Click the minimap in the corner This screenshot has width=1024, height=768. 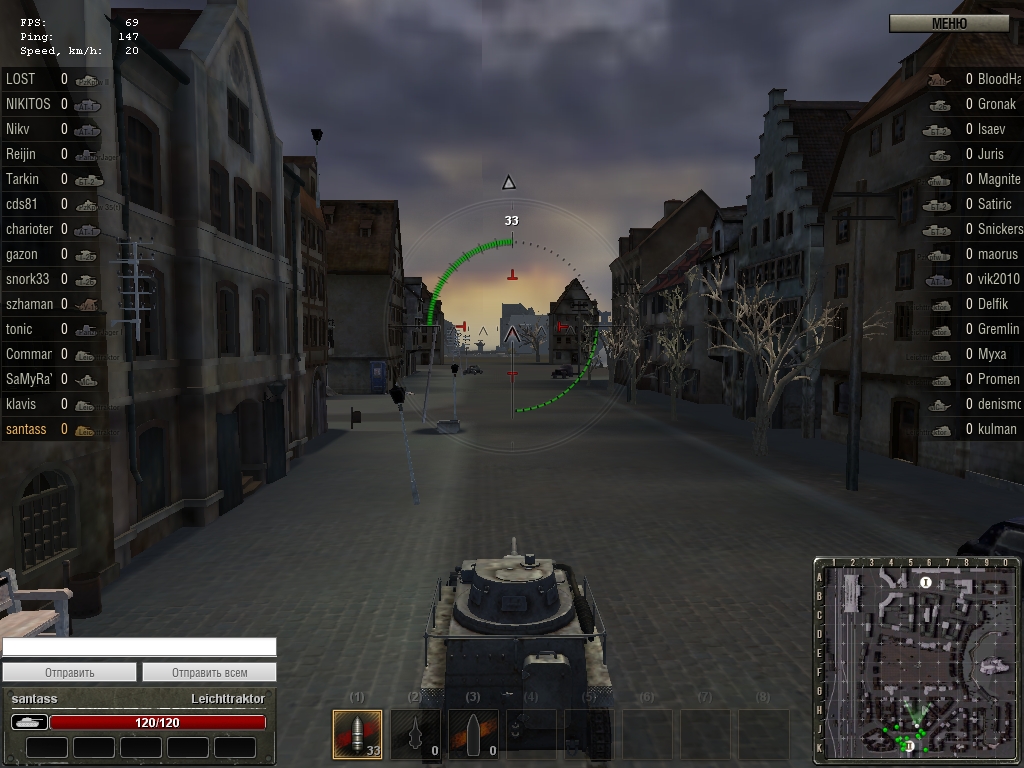916,661
